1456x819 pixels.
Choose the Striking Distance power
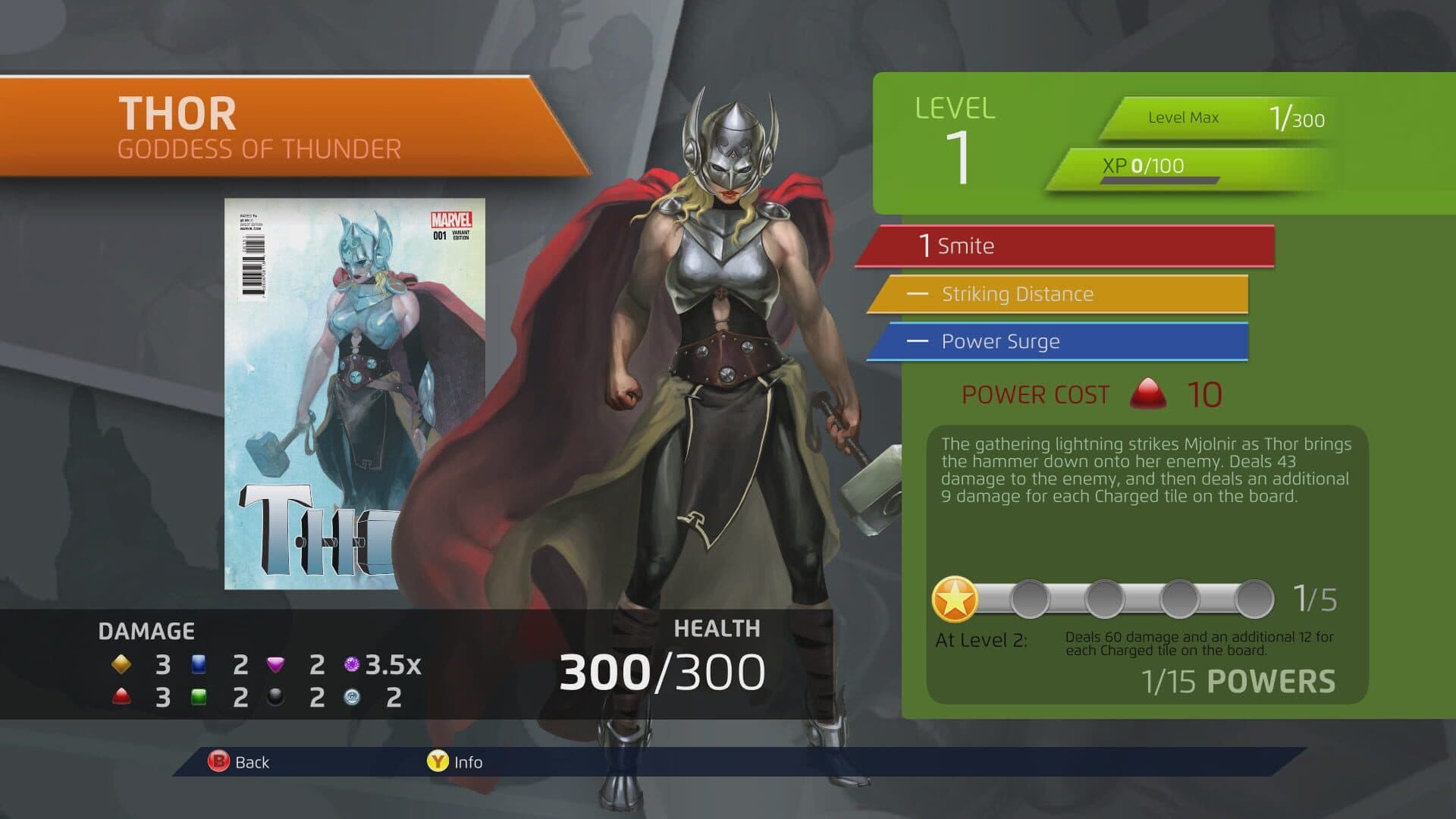[1058, 294]
